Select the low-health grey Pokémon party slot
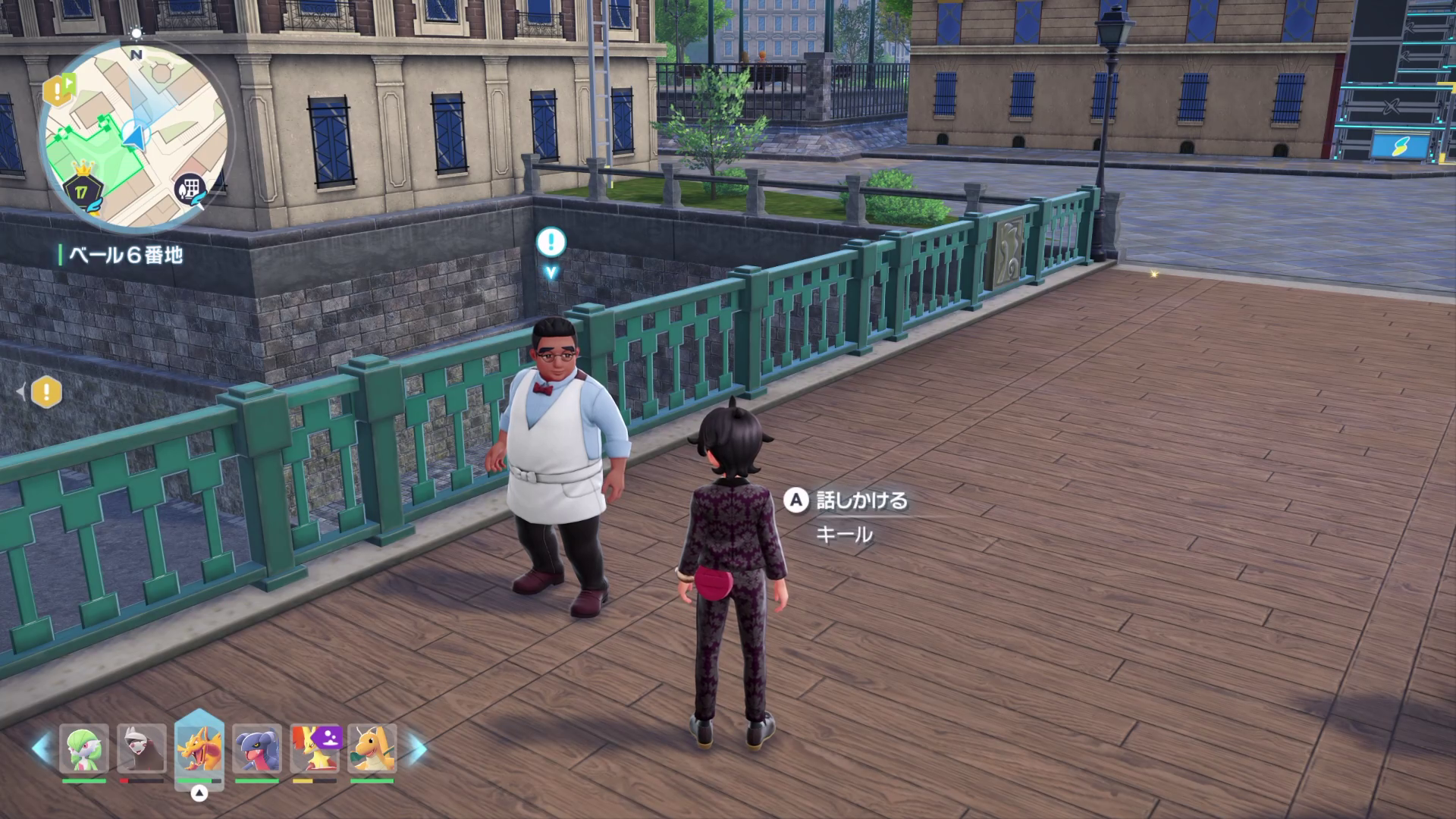The image size is (1456, 819). [142, 749]
